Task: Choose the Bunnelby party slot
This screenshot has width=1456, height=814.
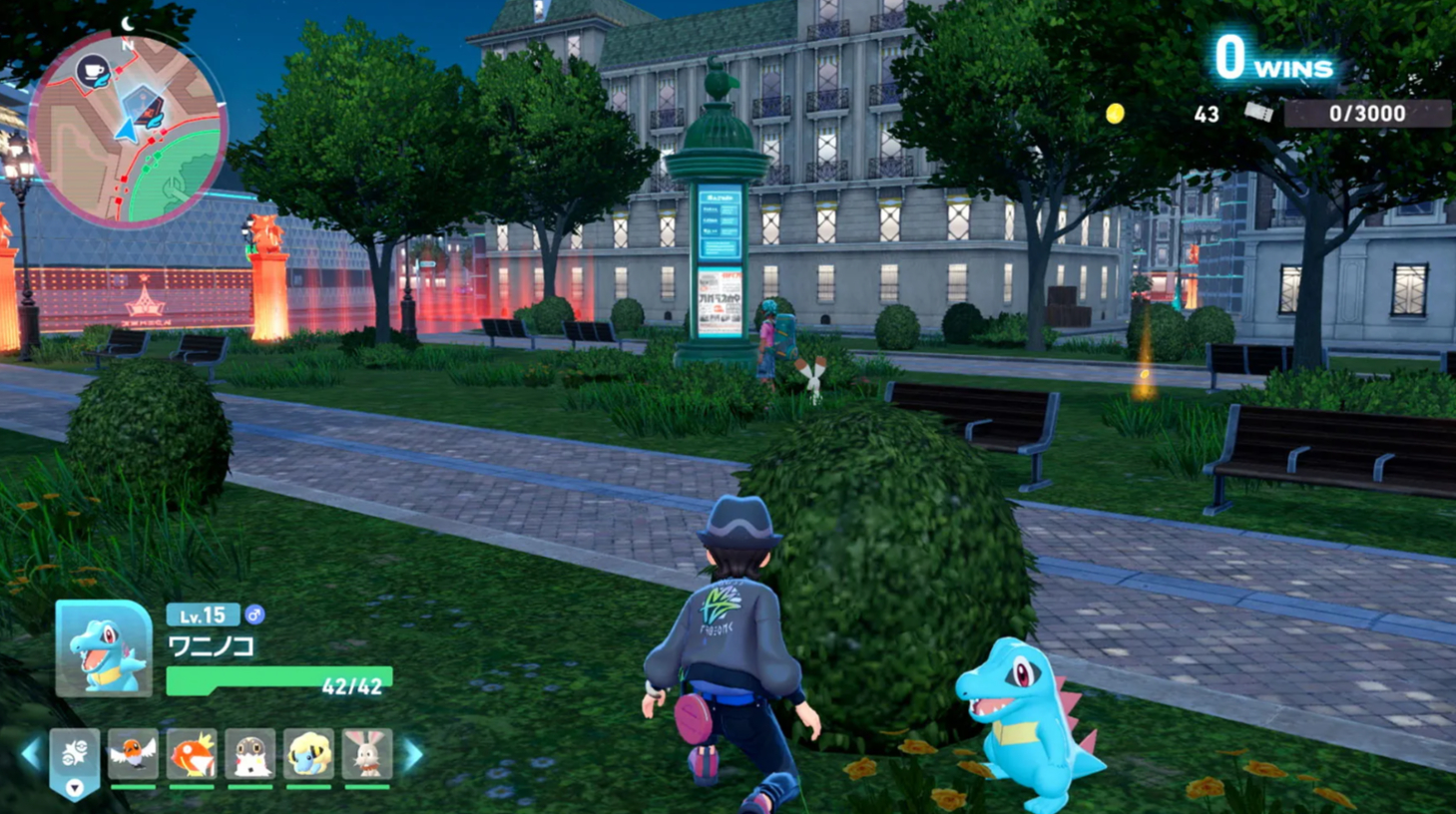Action: tap(366, 755)
